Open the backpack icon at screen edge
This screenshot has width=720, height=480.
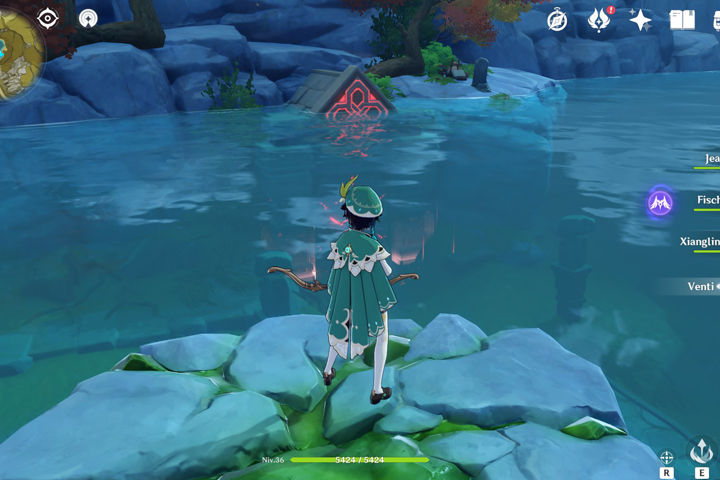714,20
